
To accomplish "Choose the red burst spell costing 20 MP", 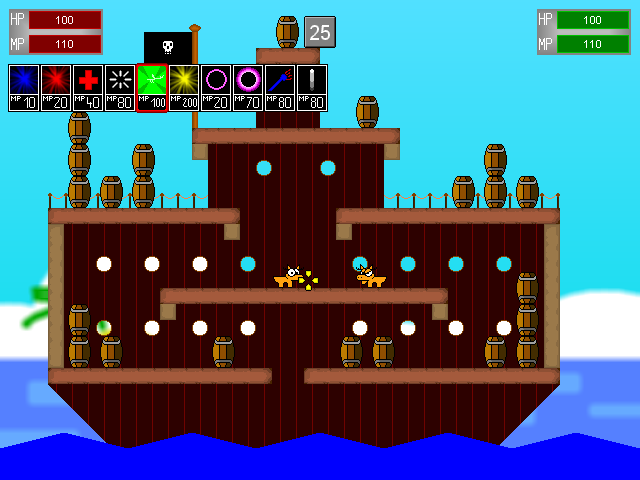I will 56,87.
